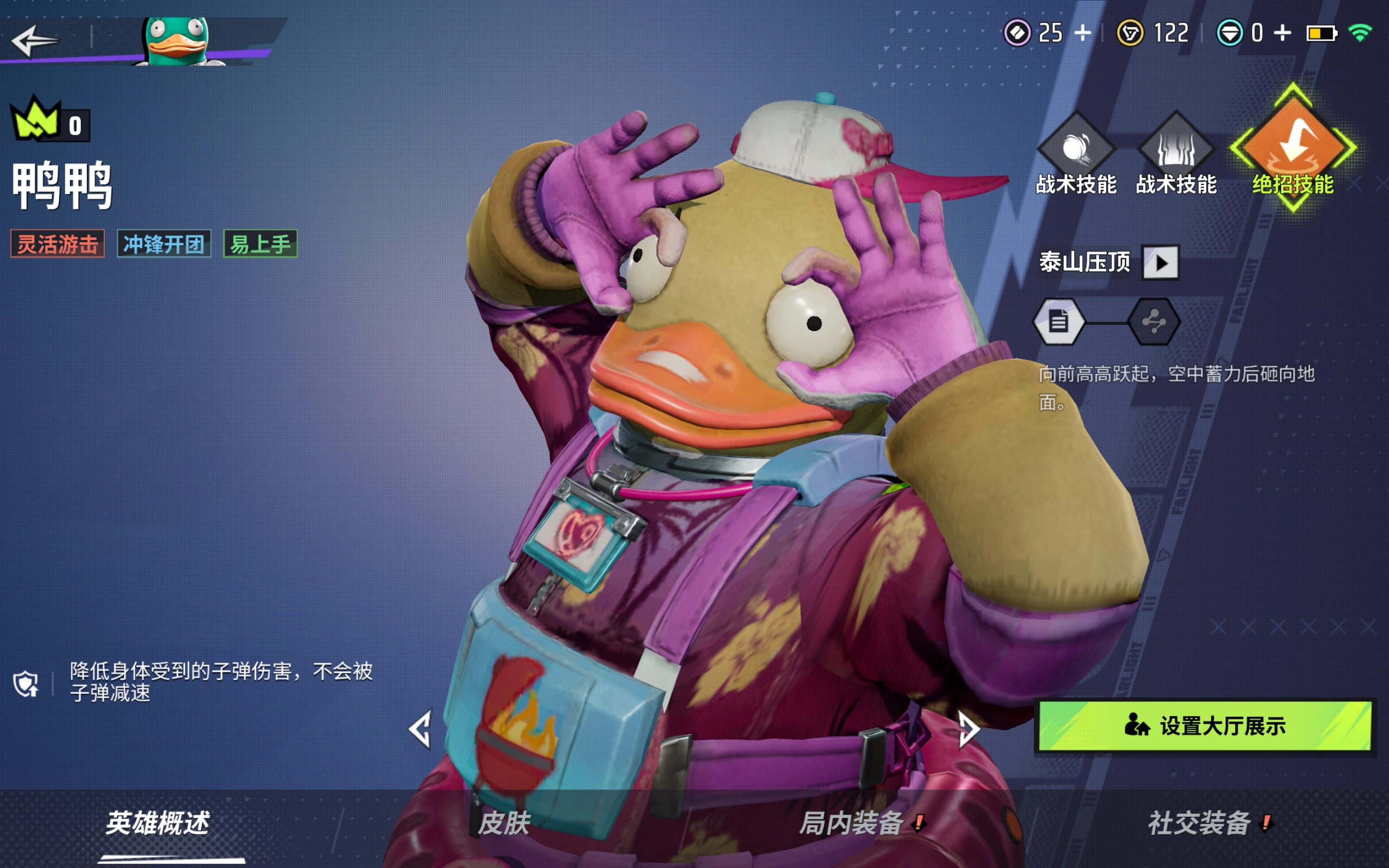The height and width of the screenshot is (868, 1389).
Task: Choose the orange ultimate skill 绝招技能
Action: click(1292, 148)
